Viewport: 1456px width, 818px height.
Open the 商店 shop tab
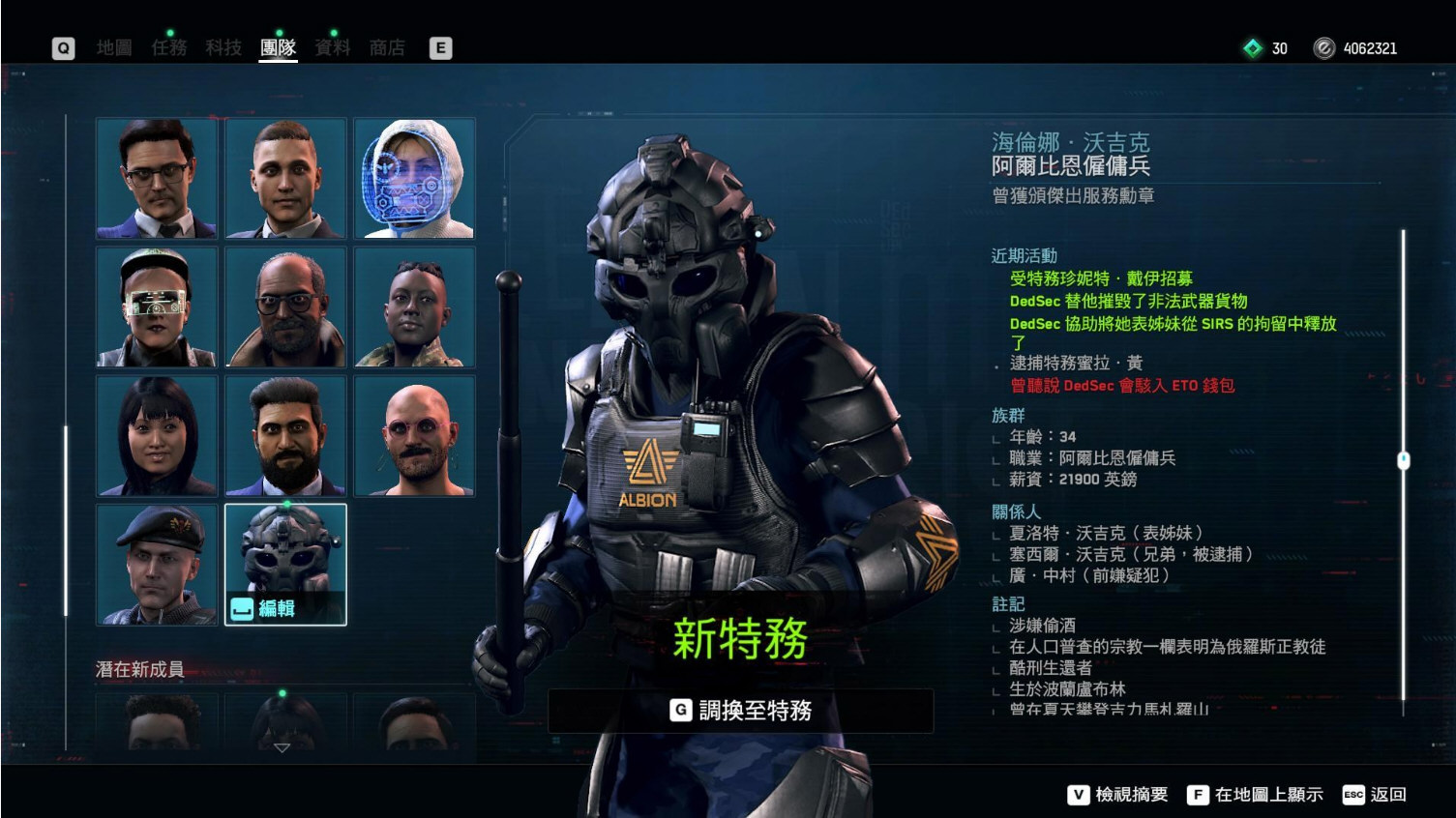(387, 47)
